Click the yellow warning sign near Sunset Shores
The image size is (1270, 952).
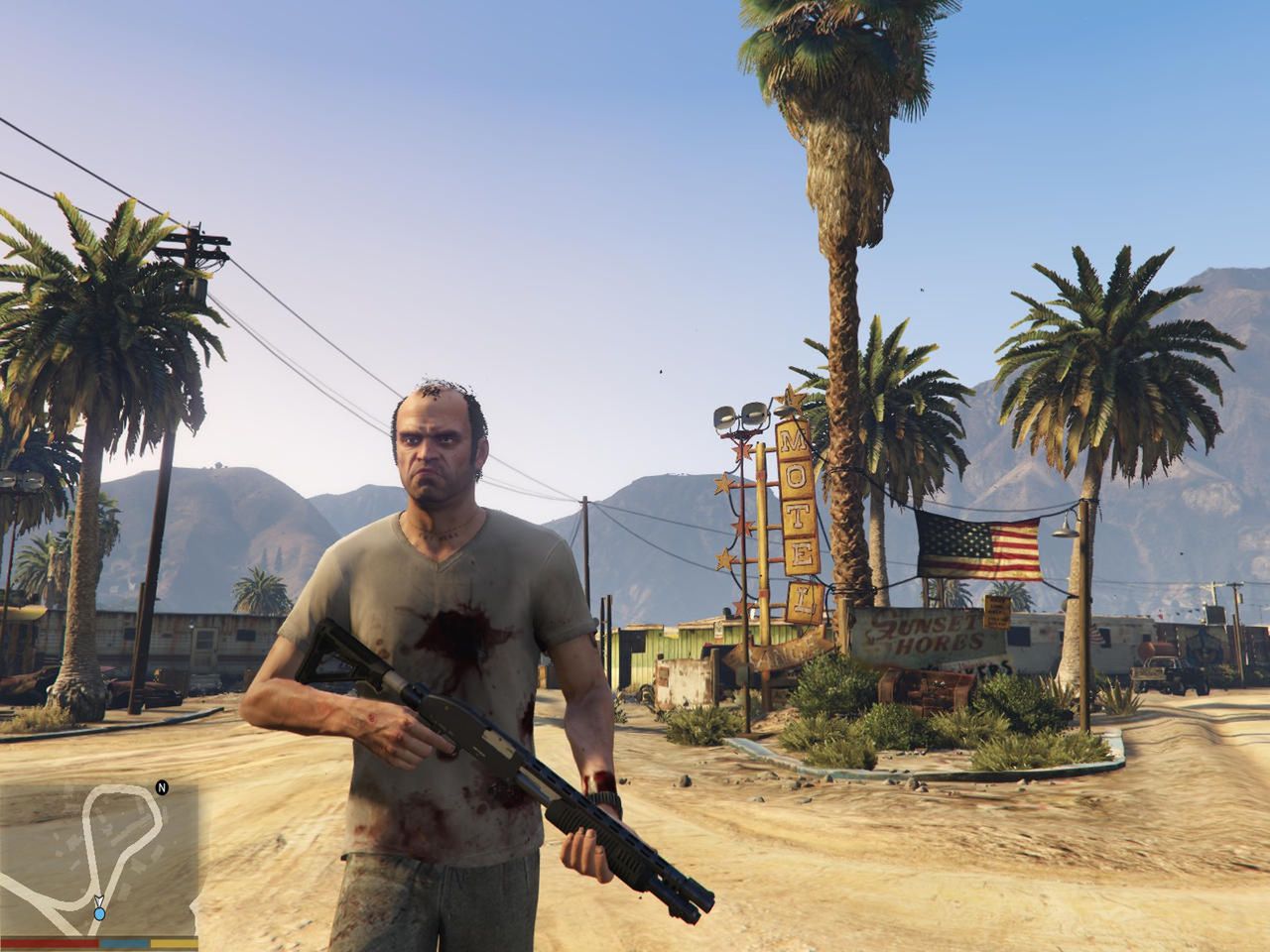pyautogui.click(x=996, y=612)
